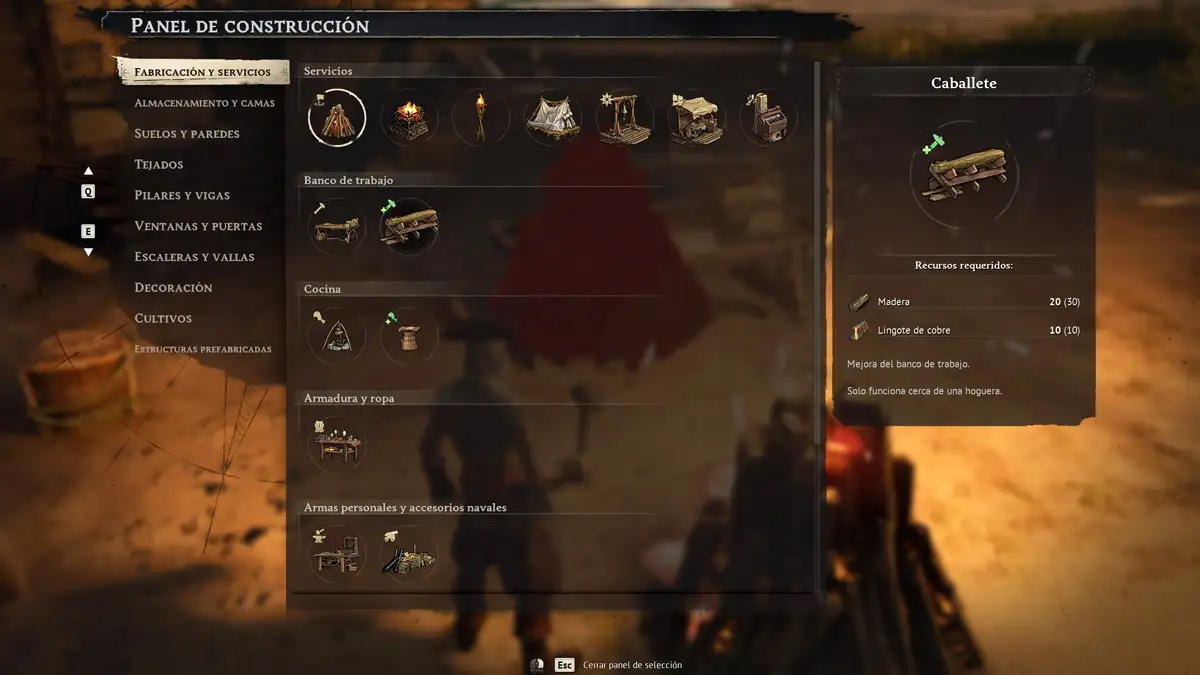The image size is (1200, 675).
Task: Select the Fabricación y servicios tab
Action: (202, 73)
